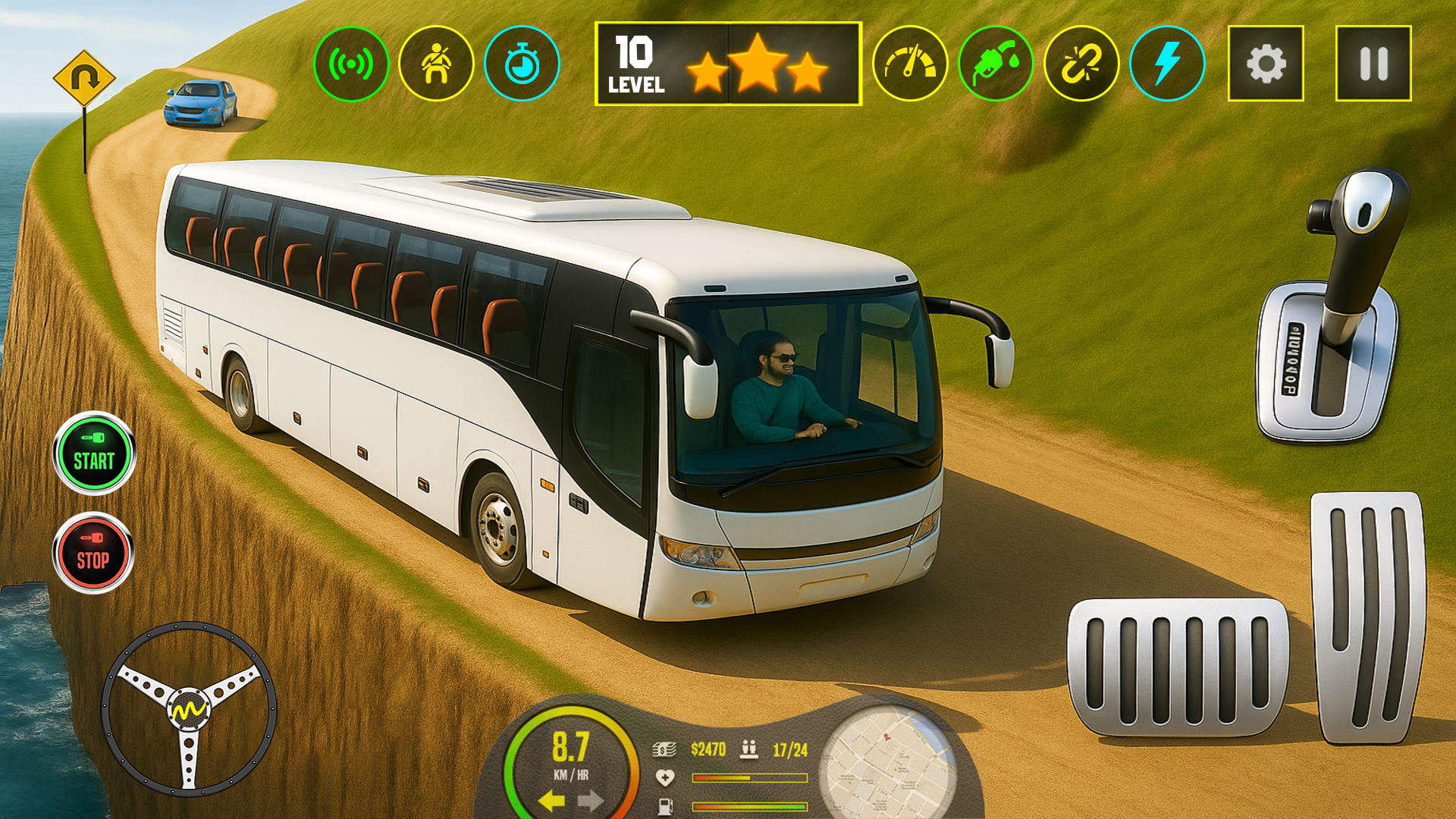
Task: Activate the lightning nitro boost icon
Action: click(1168, 64)
